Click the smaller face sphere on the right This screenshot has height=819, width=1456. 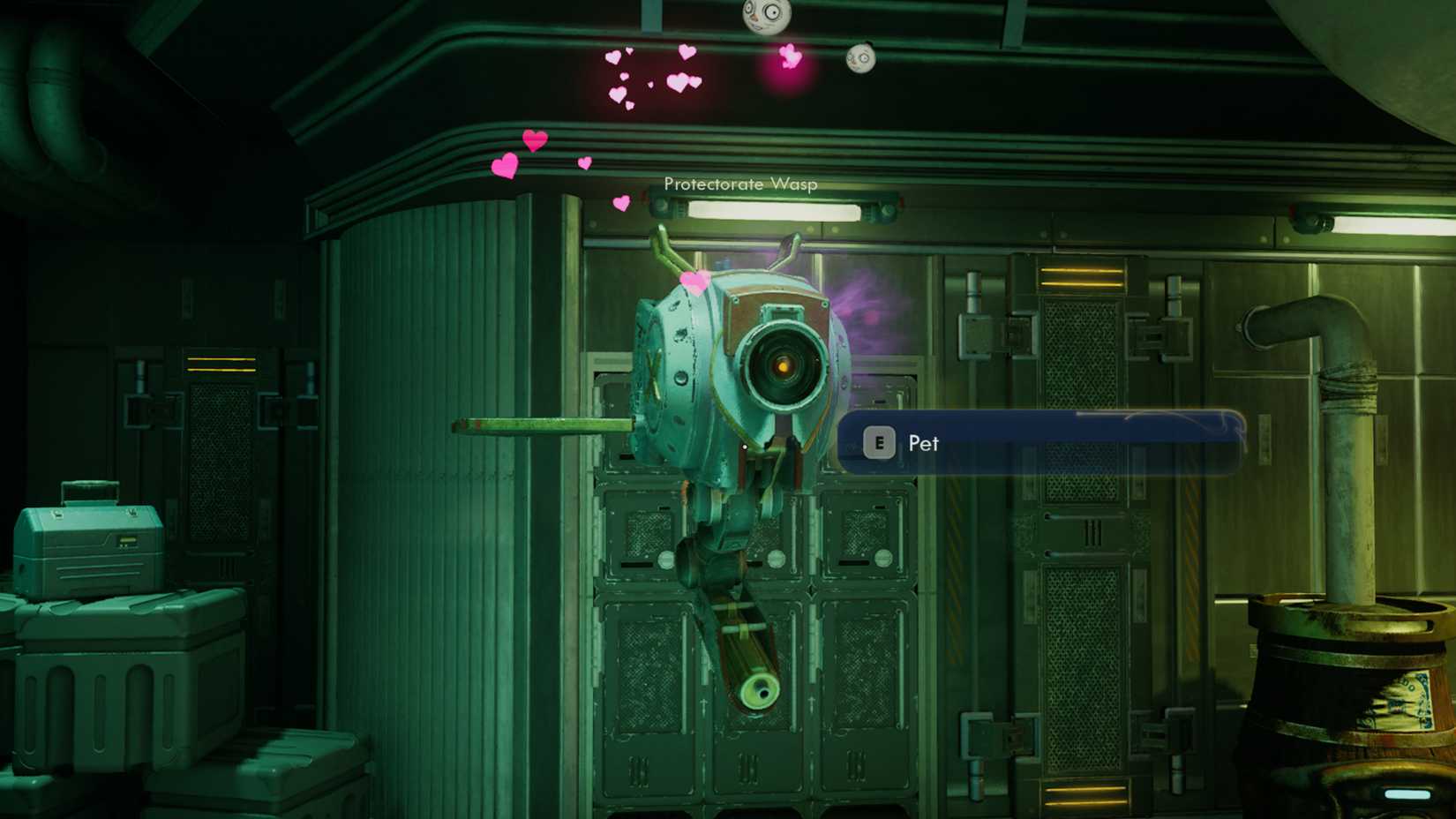859,60
